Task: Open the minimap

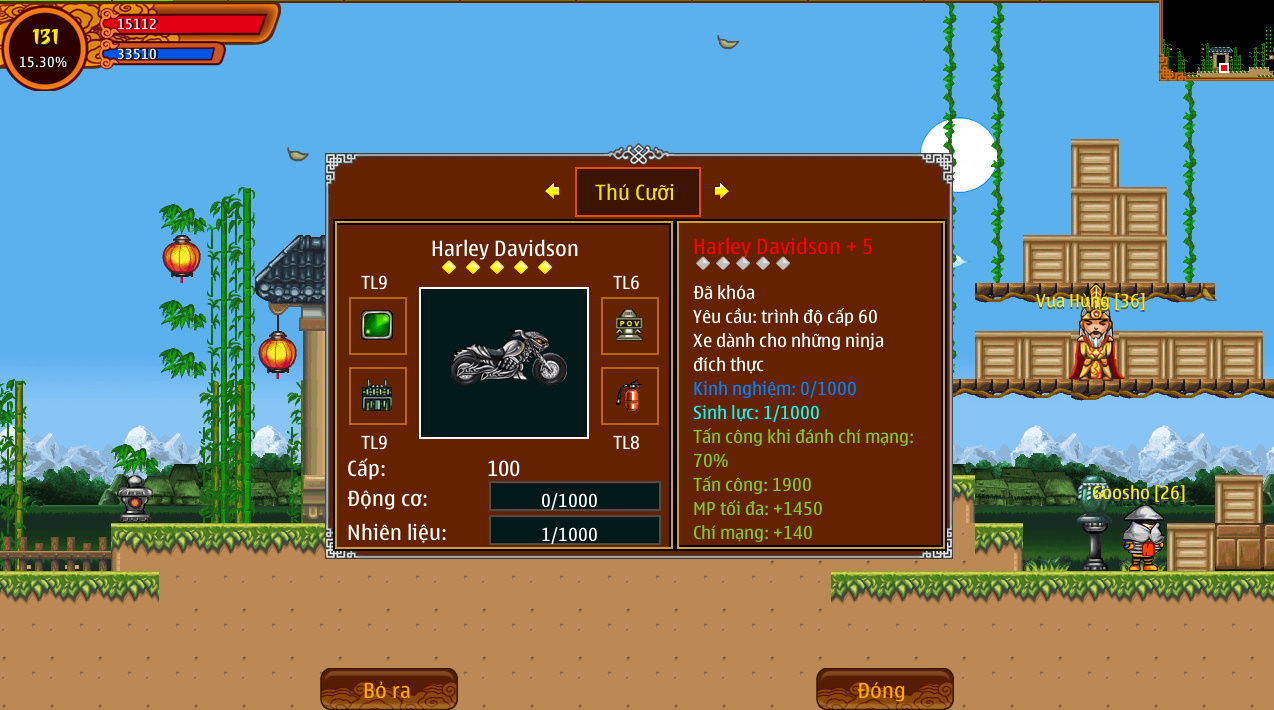Action: (1216, 40)
